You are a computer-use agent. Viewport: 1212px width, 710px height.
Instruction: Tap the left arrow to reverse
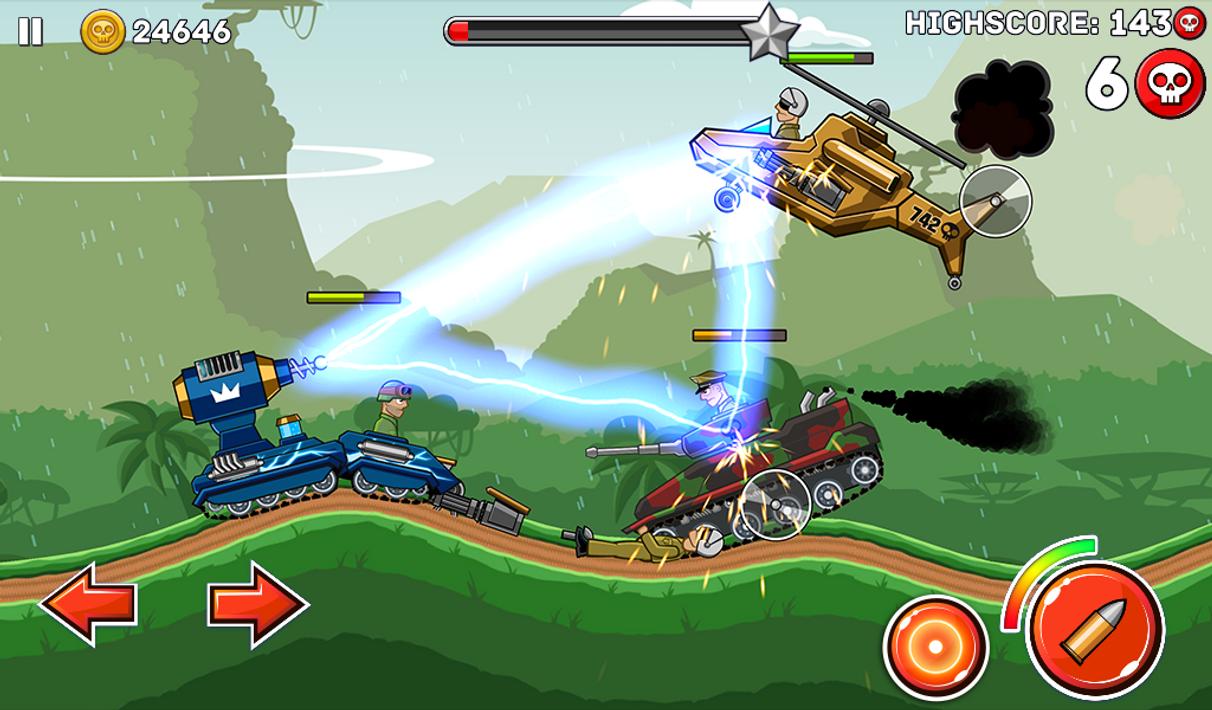pos(88,603)
